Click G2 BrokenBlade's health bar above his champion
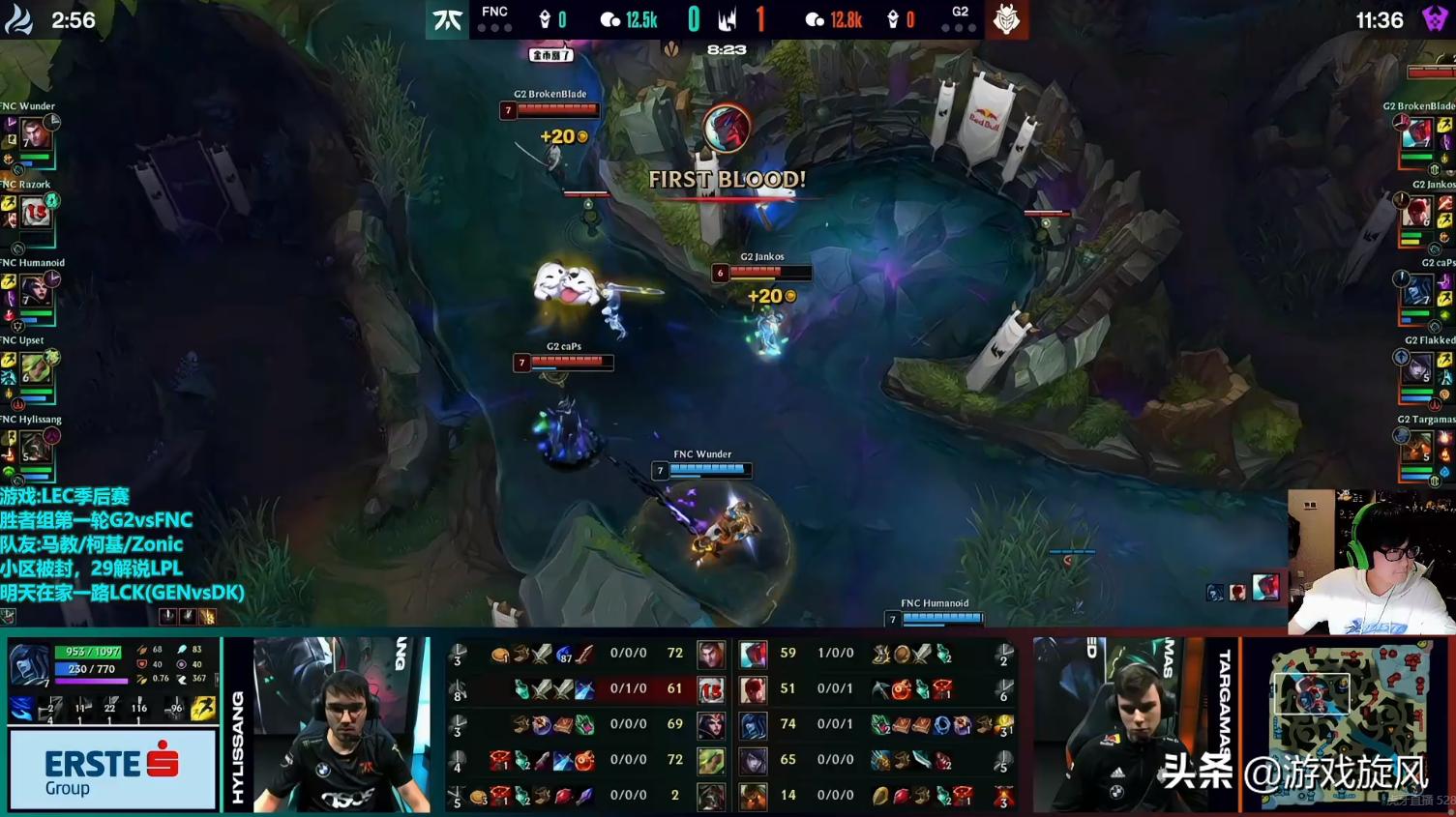Image resolution: width=1456 pixels, height=817 pixels. tap(559, 109)
